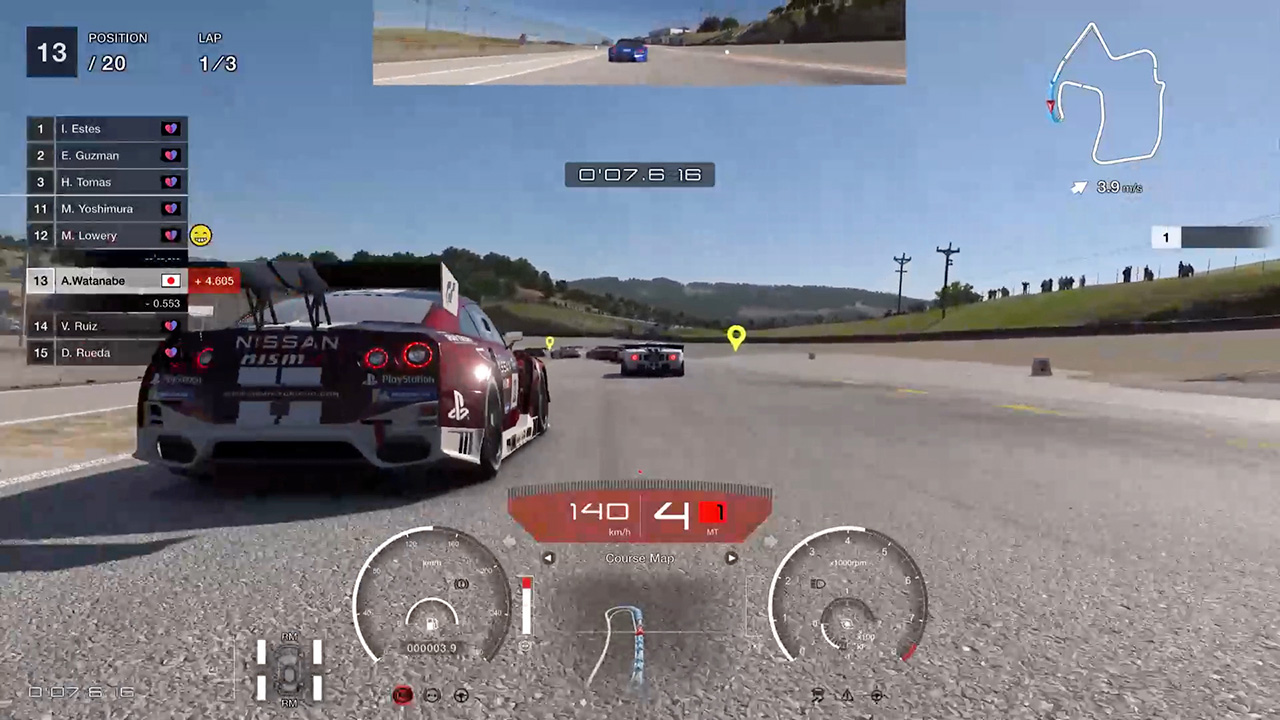1280x720 pixels.
Task: Click the tyre status car diagram
Action: 289,669
